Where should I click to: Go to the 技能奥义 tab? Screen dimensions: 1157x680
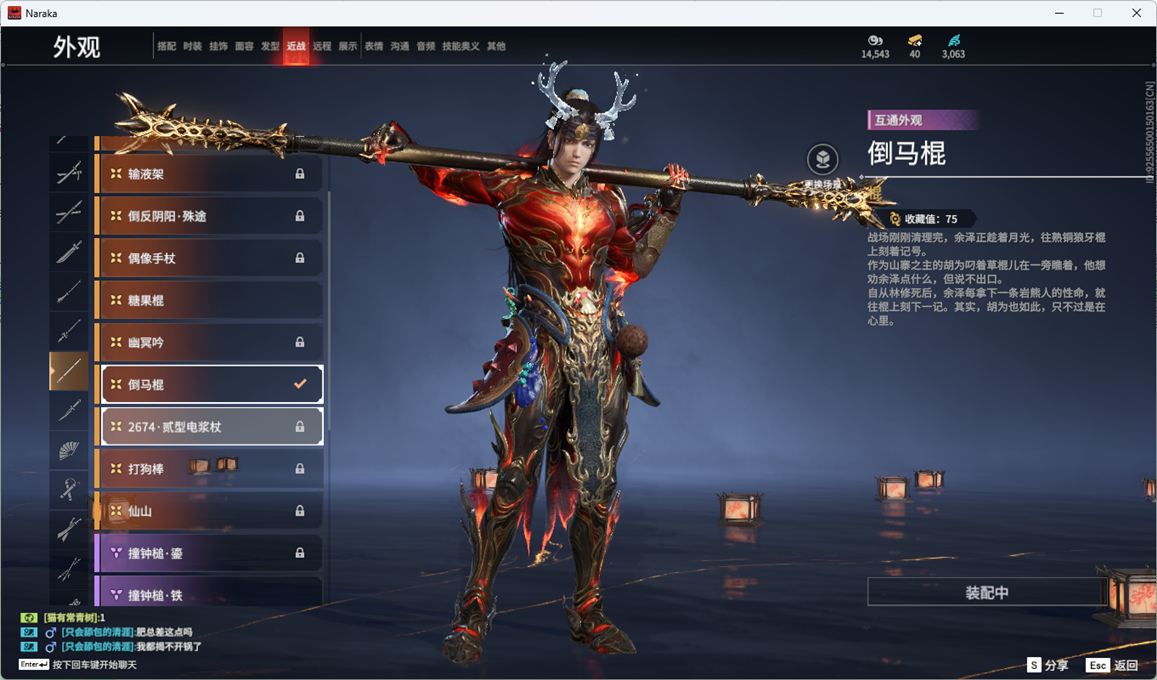461,47
